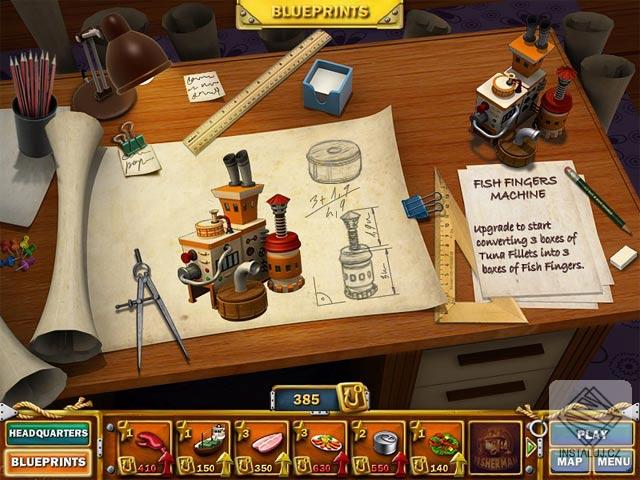Show the next upgrades with the green arrow
Image resolution: width=640 pixels, height=480 pixels.
[x=531, y=447]
